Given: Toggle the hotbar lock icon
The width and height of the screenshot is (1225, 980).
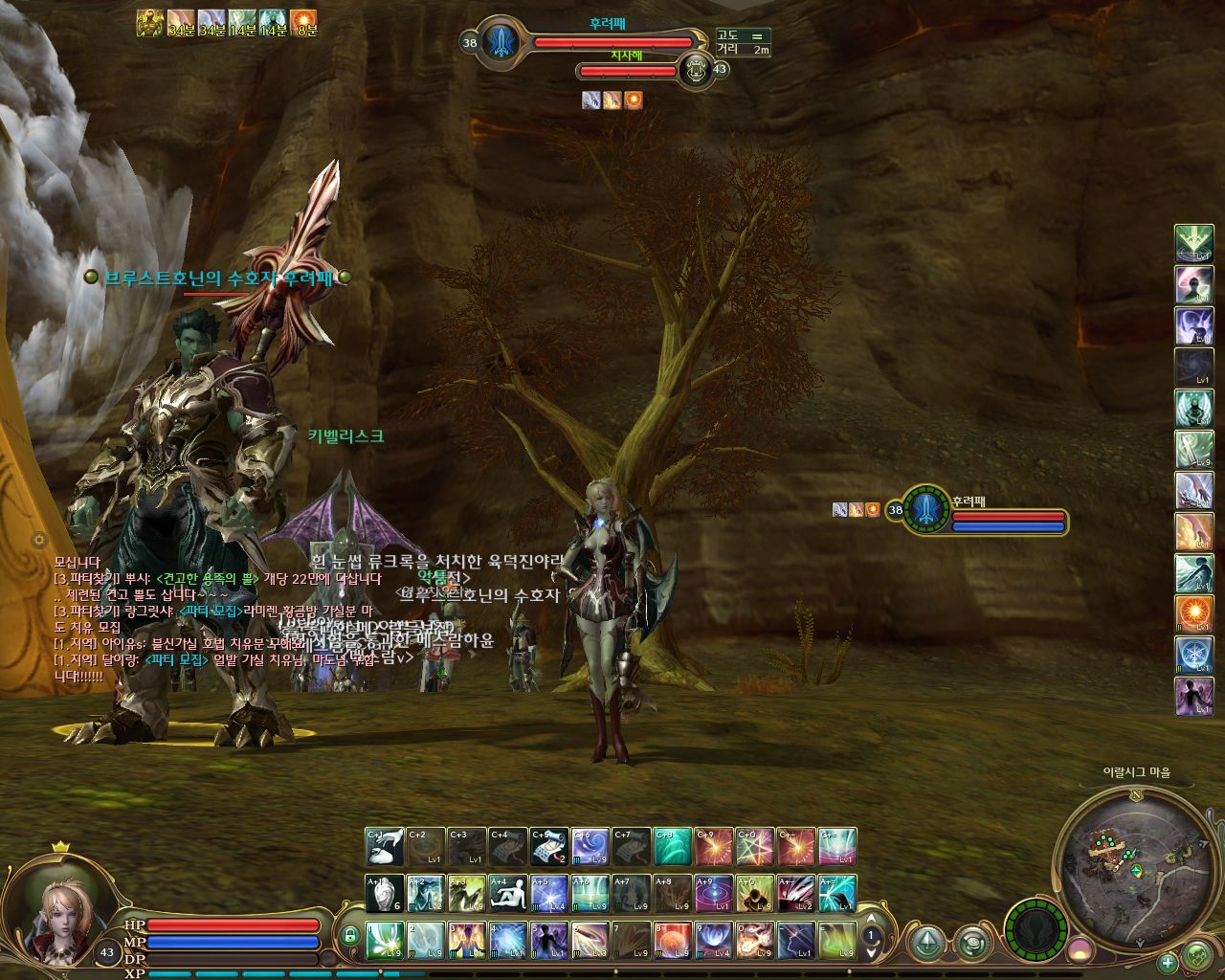Looking at the screenshot, I should tap(350, 935).
